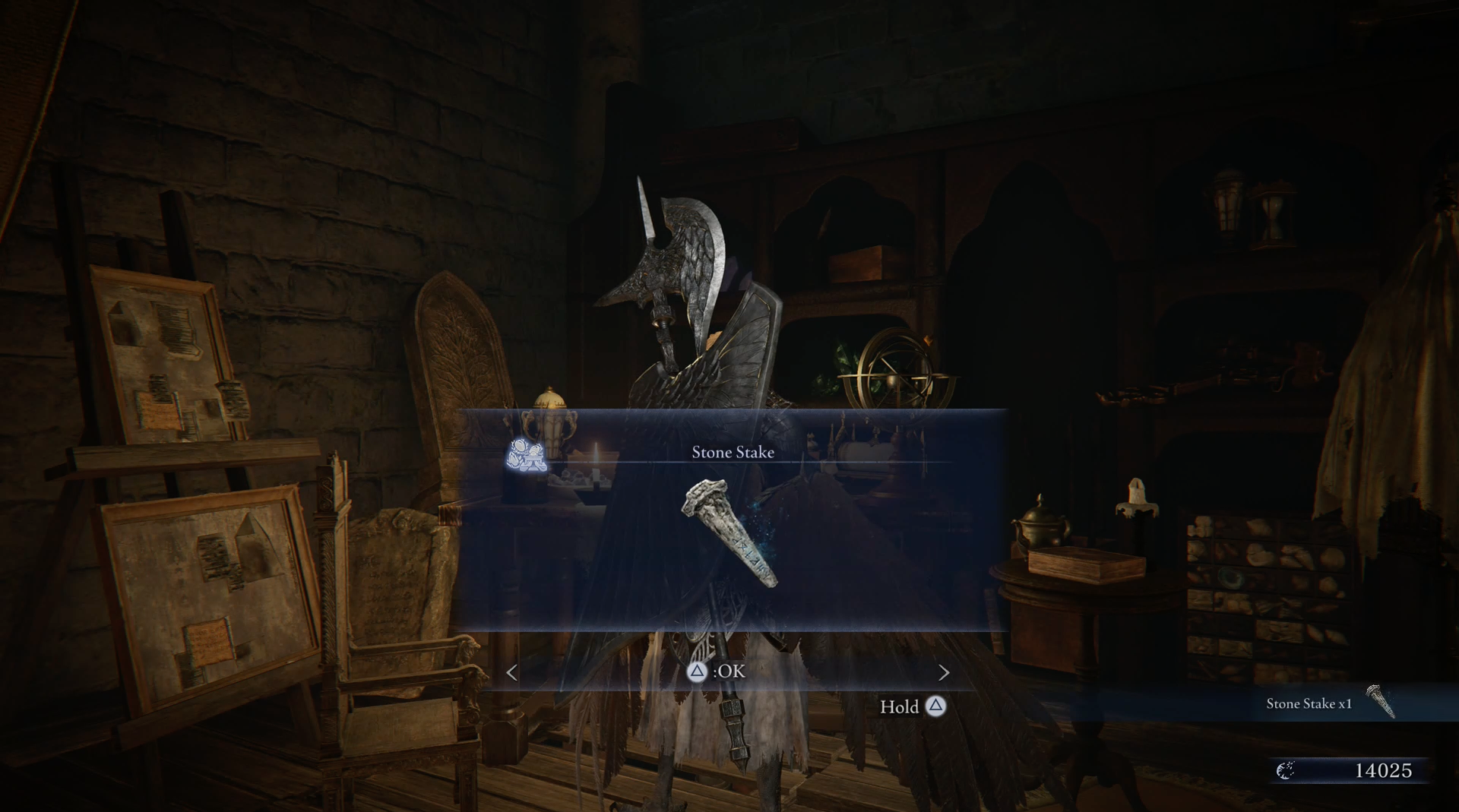The image size is (1459, 812).
Task: Click the item category icon beside the title
Action: pos(527,453)
